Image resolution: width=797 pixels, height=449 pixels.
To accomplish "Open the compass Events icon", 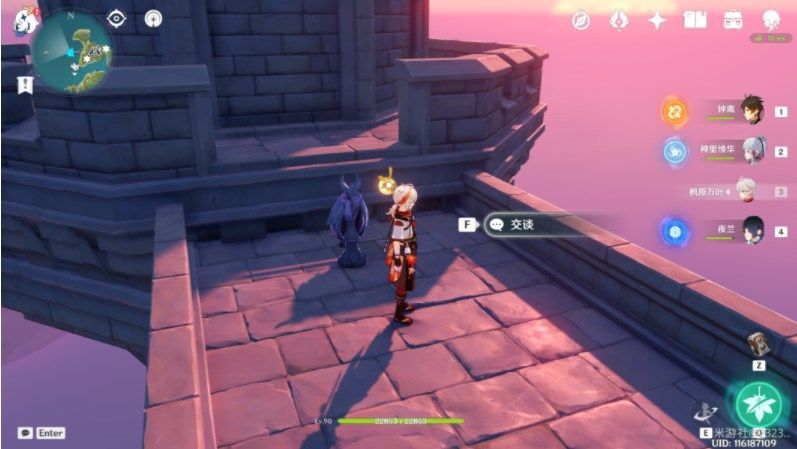I will (x=581, y=20).
